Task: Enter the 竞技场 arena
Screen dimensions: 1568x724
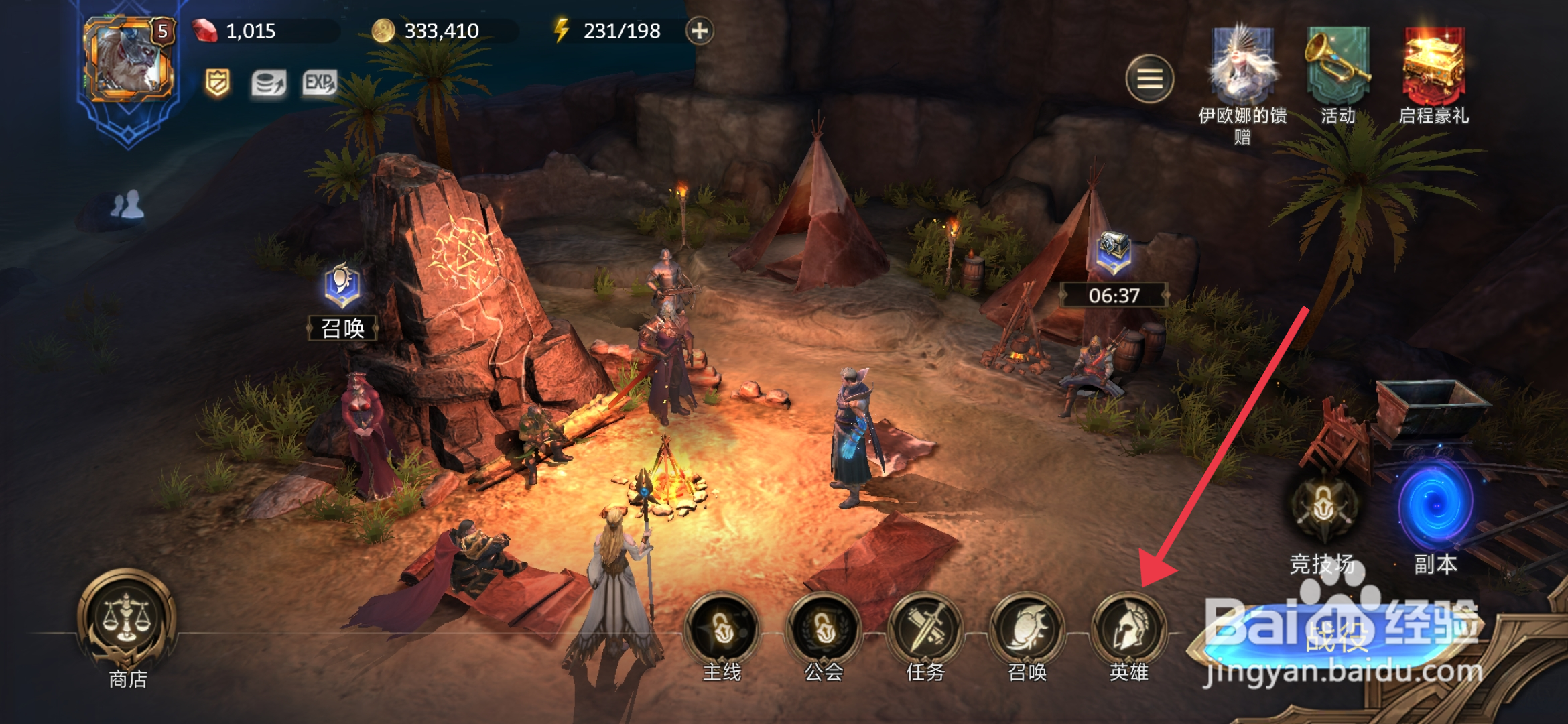Action: coord(1323,509)
